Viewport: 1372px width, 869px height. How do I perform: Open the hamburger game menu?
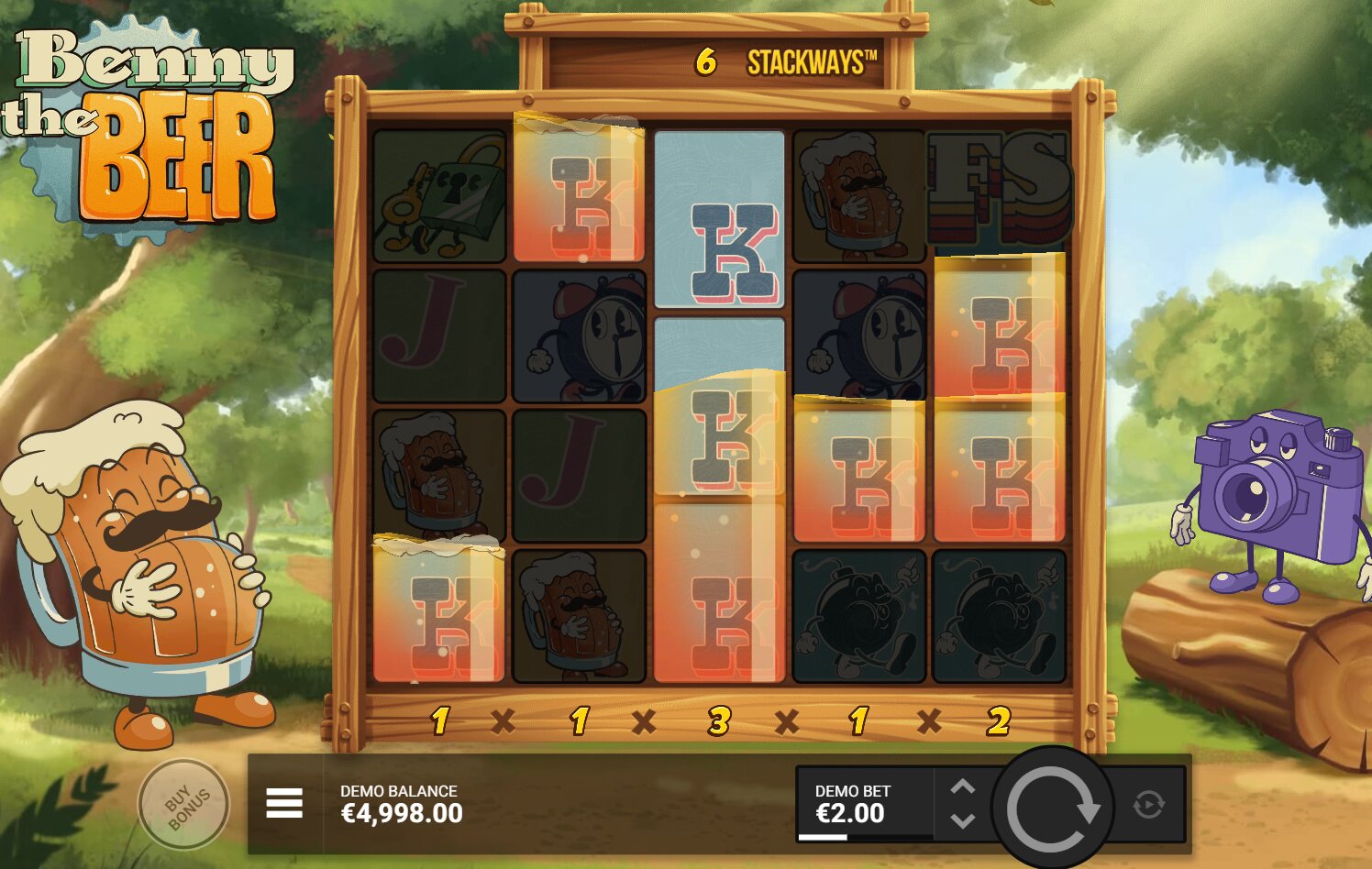(284, 804)
